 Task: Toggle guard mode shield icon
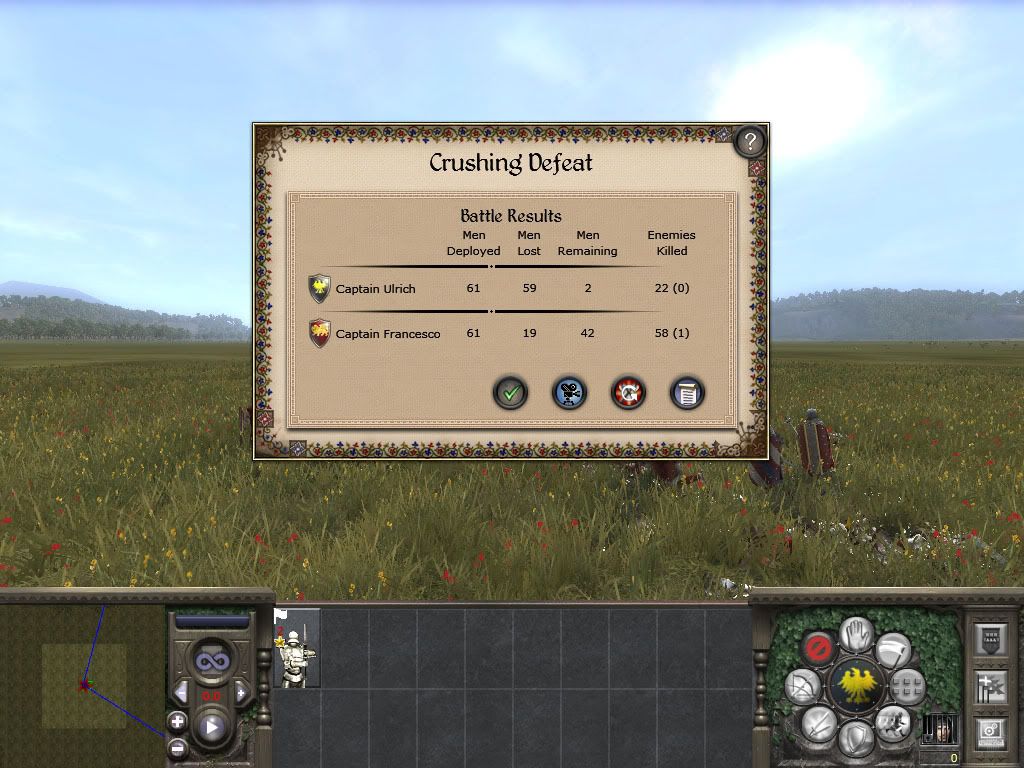(855, 739)
